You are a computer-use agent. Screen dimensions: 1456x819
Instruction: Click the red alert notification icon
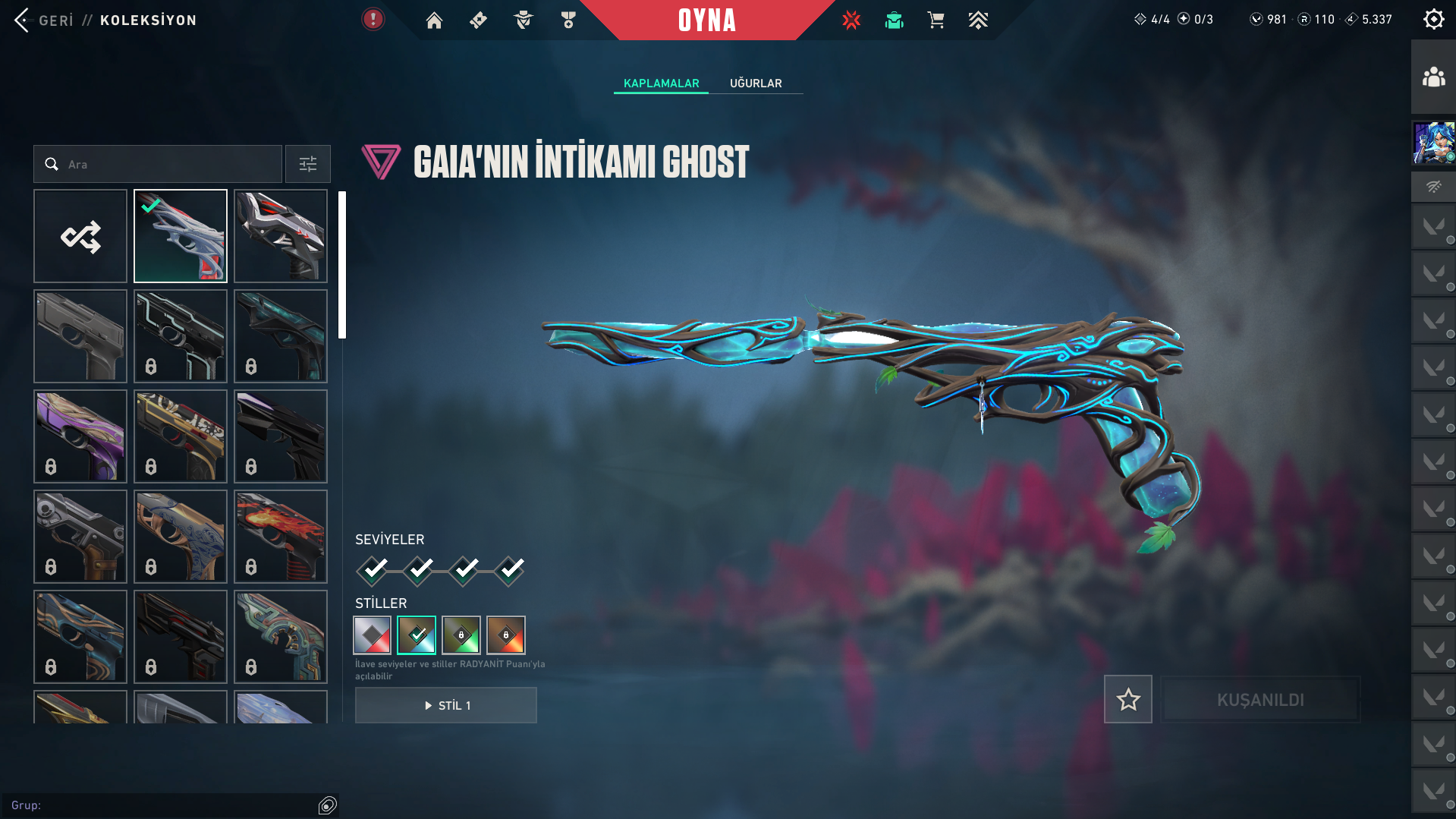tap(373, 20)
